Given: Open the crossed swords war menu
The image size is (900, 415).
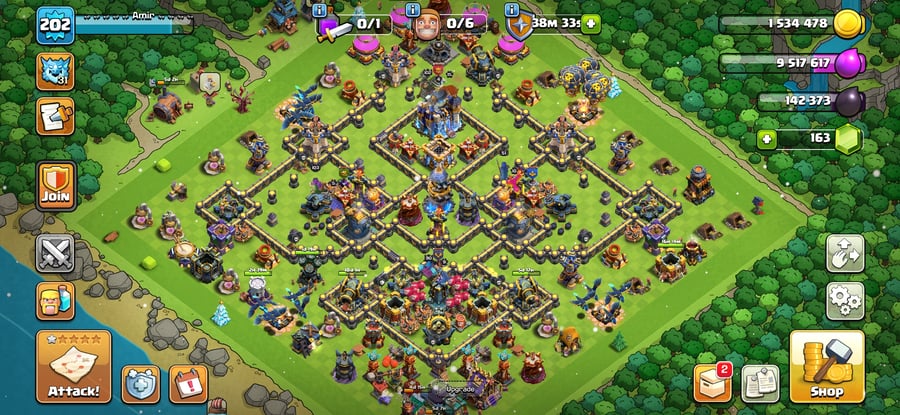Looking at the screenshot, I should click(x=55, y=254).
